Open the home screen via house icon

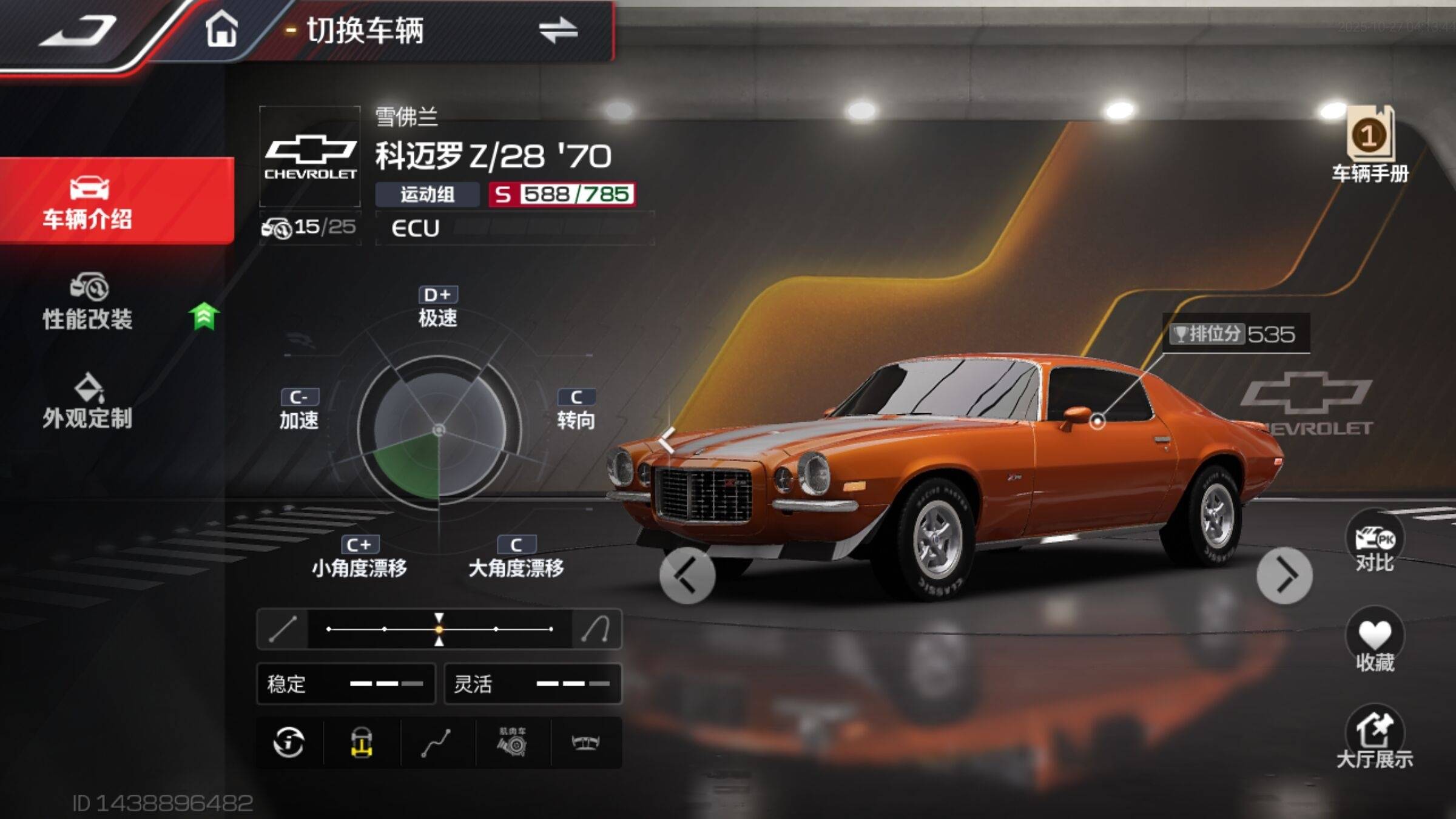(x=221, y=29)
